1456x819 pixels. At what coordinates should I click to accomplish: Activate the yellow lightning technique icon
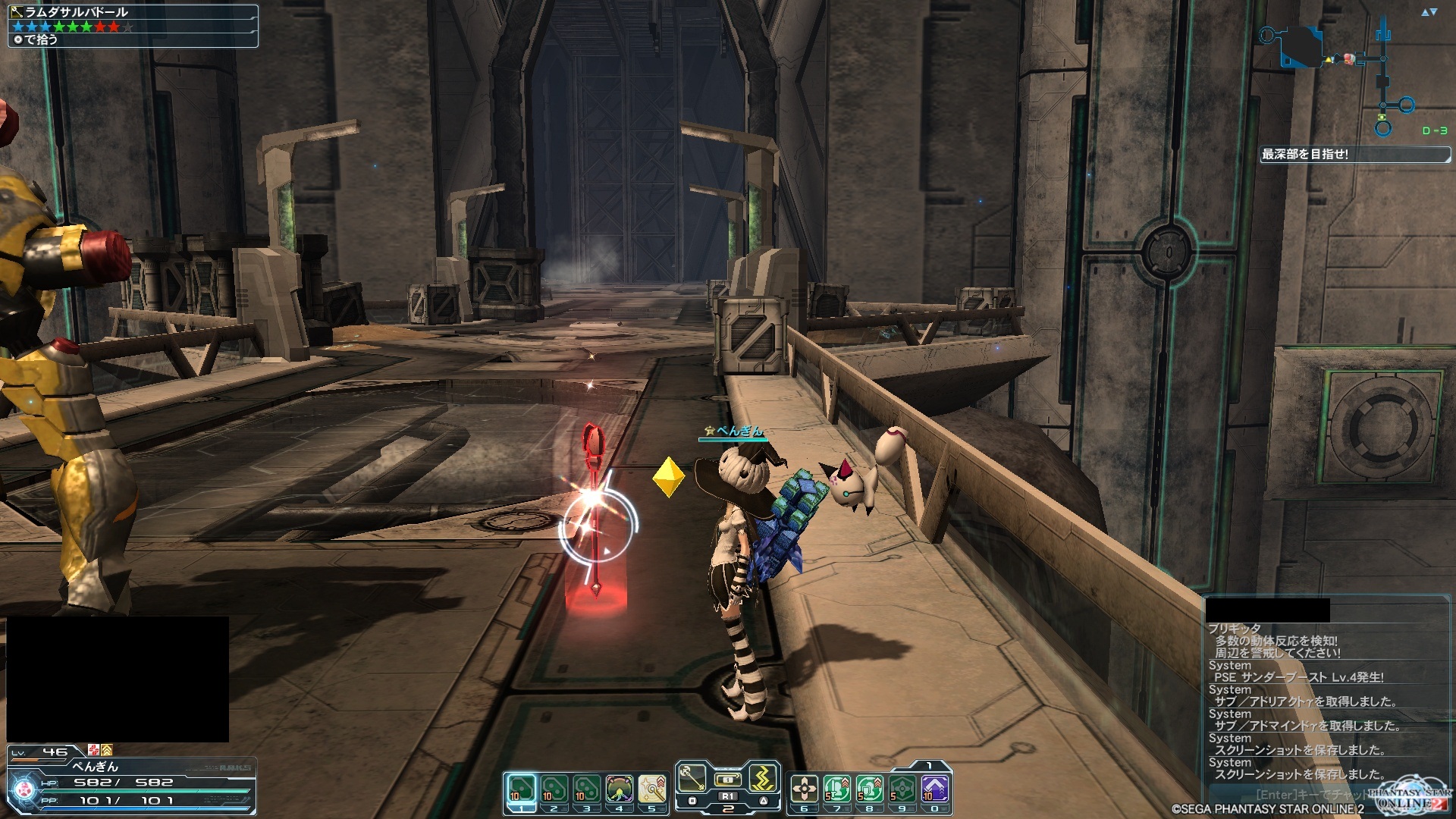coord(764,777)
